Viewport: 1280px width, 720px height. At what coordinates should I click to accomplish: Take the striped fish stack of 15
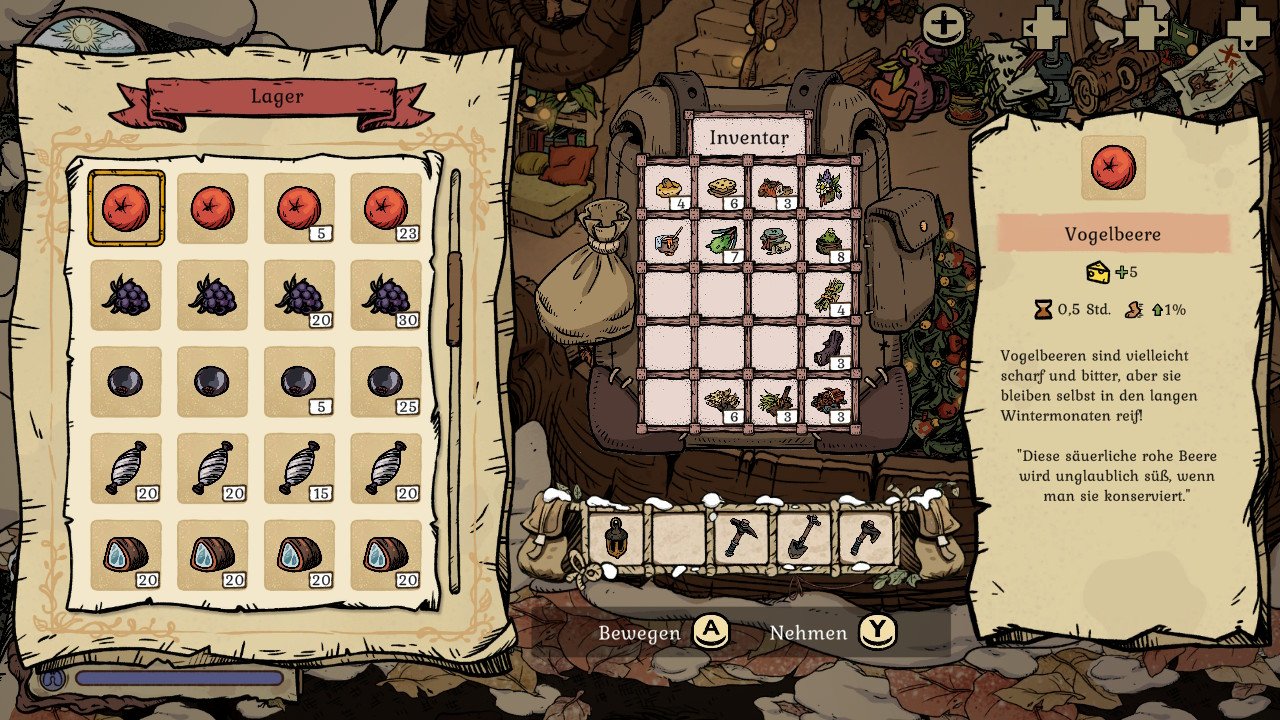[299, 468]
